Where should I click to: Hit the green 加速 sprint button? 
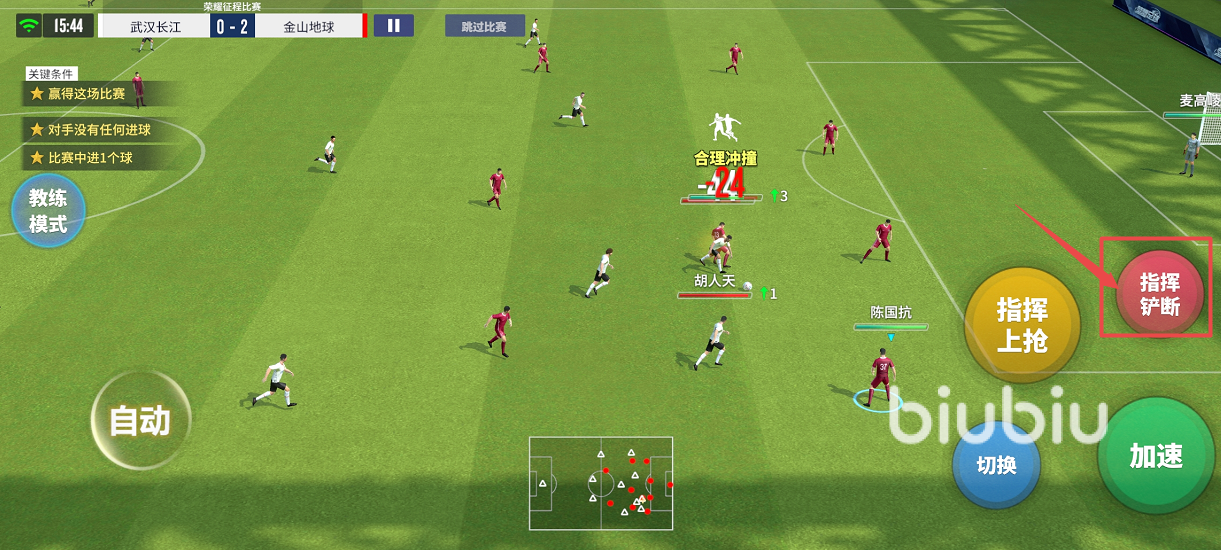click(1157, 456)
